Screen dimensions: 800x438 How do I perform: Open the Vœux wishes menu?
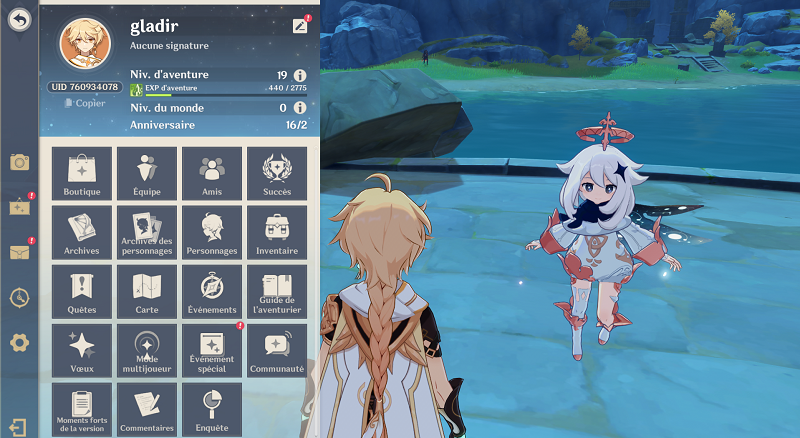(82, 351)
